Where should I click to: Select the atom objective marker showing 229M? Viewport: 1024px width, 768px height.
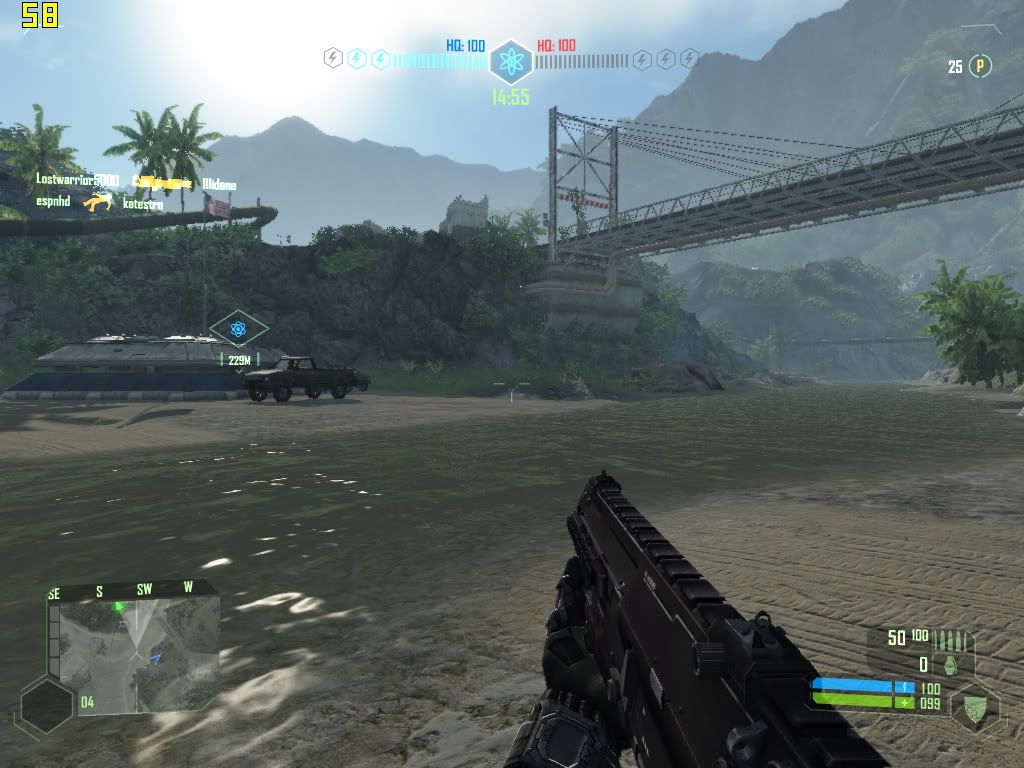click(x=238, y=328)
